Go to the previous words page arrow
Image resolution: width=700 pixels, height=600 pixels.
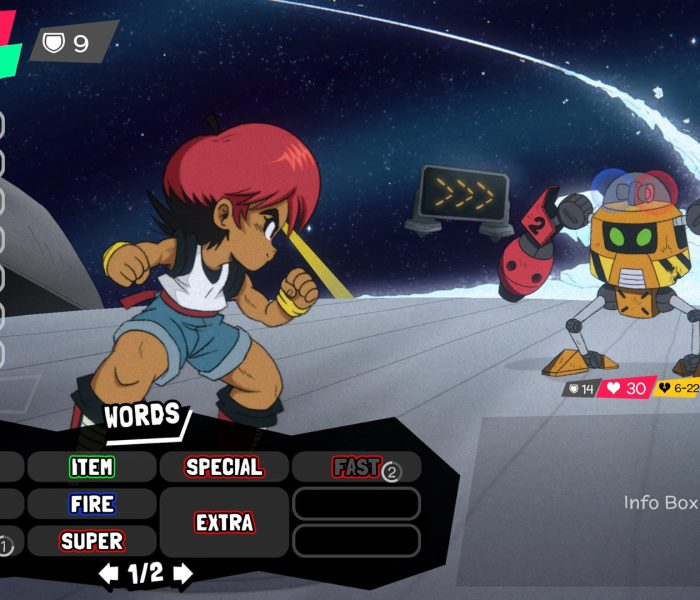(108, 574)
